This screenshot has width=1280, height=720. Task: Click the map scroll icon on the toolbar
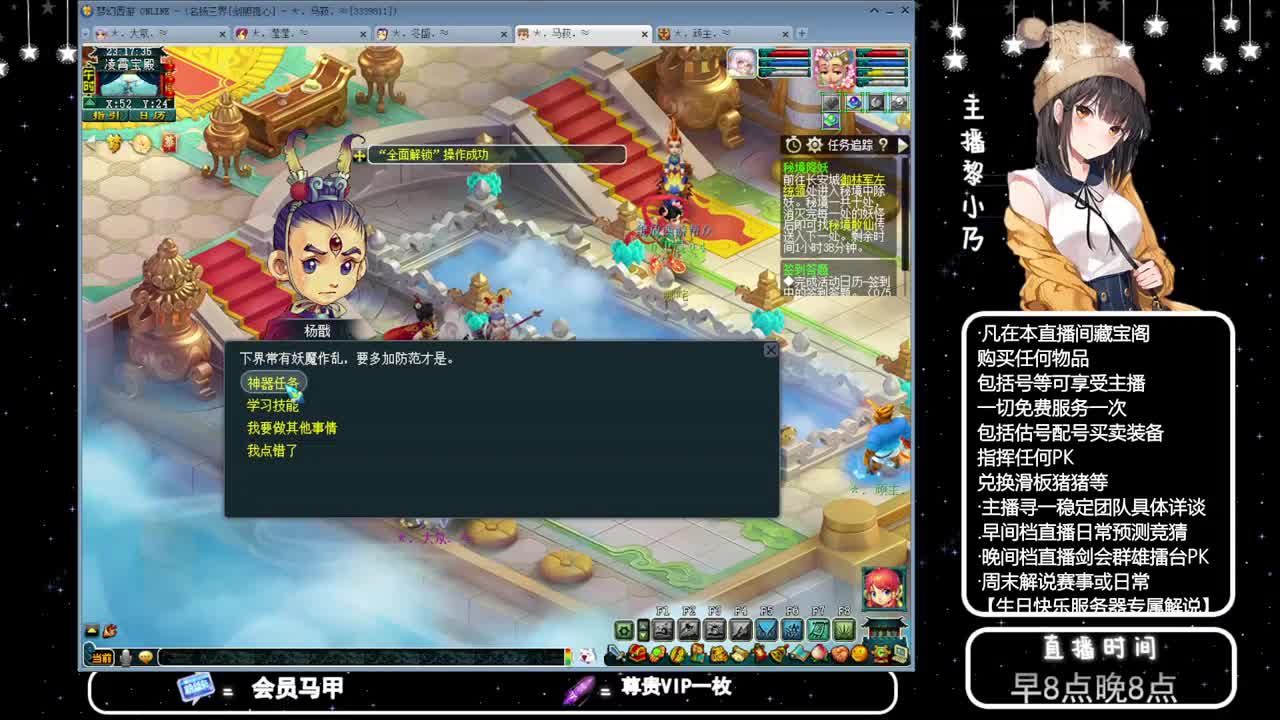click(800, 650)
